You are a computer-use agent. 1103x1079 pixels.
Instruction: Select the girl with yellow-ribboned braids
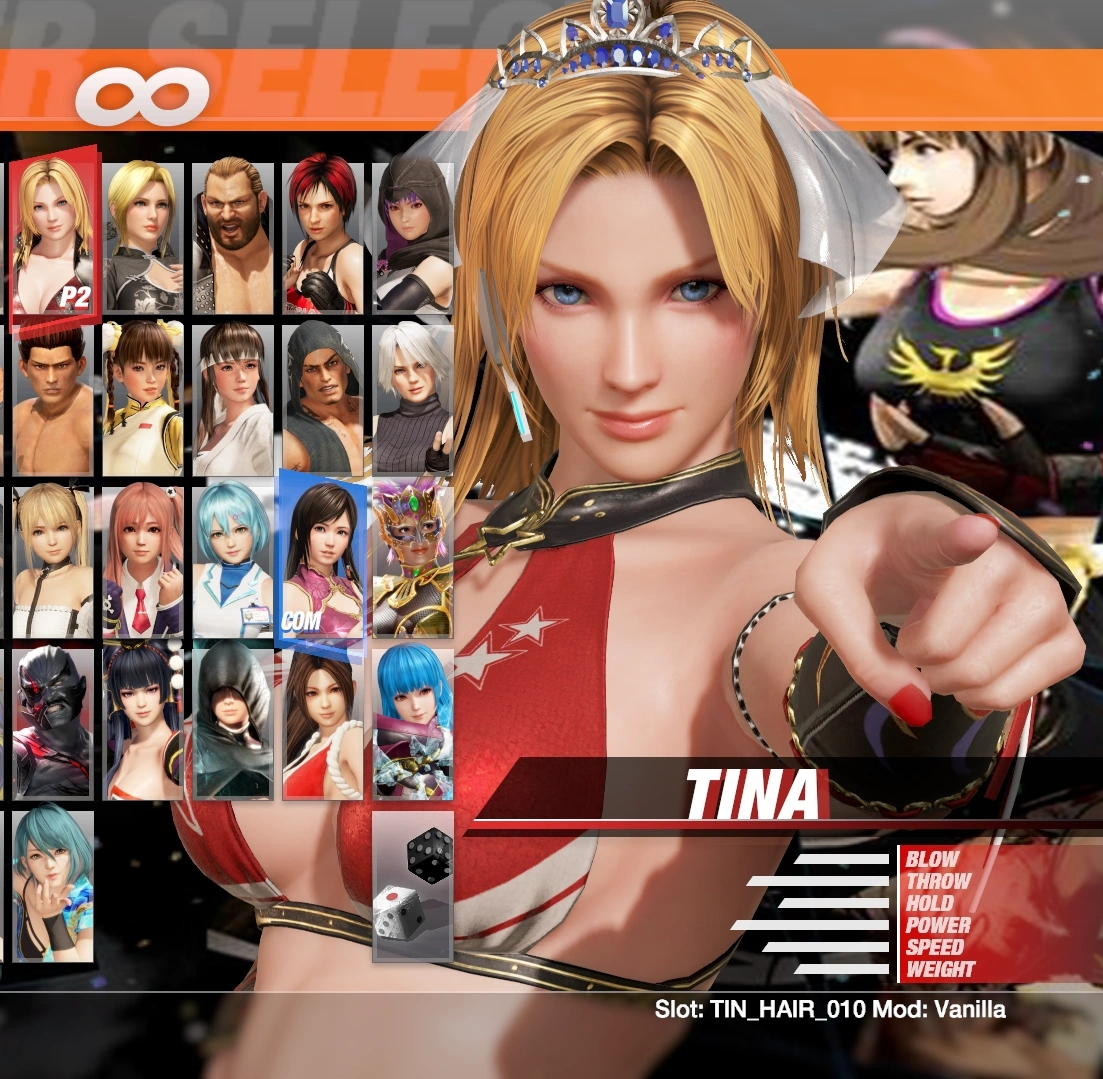coord(144,398)
